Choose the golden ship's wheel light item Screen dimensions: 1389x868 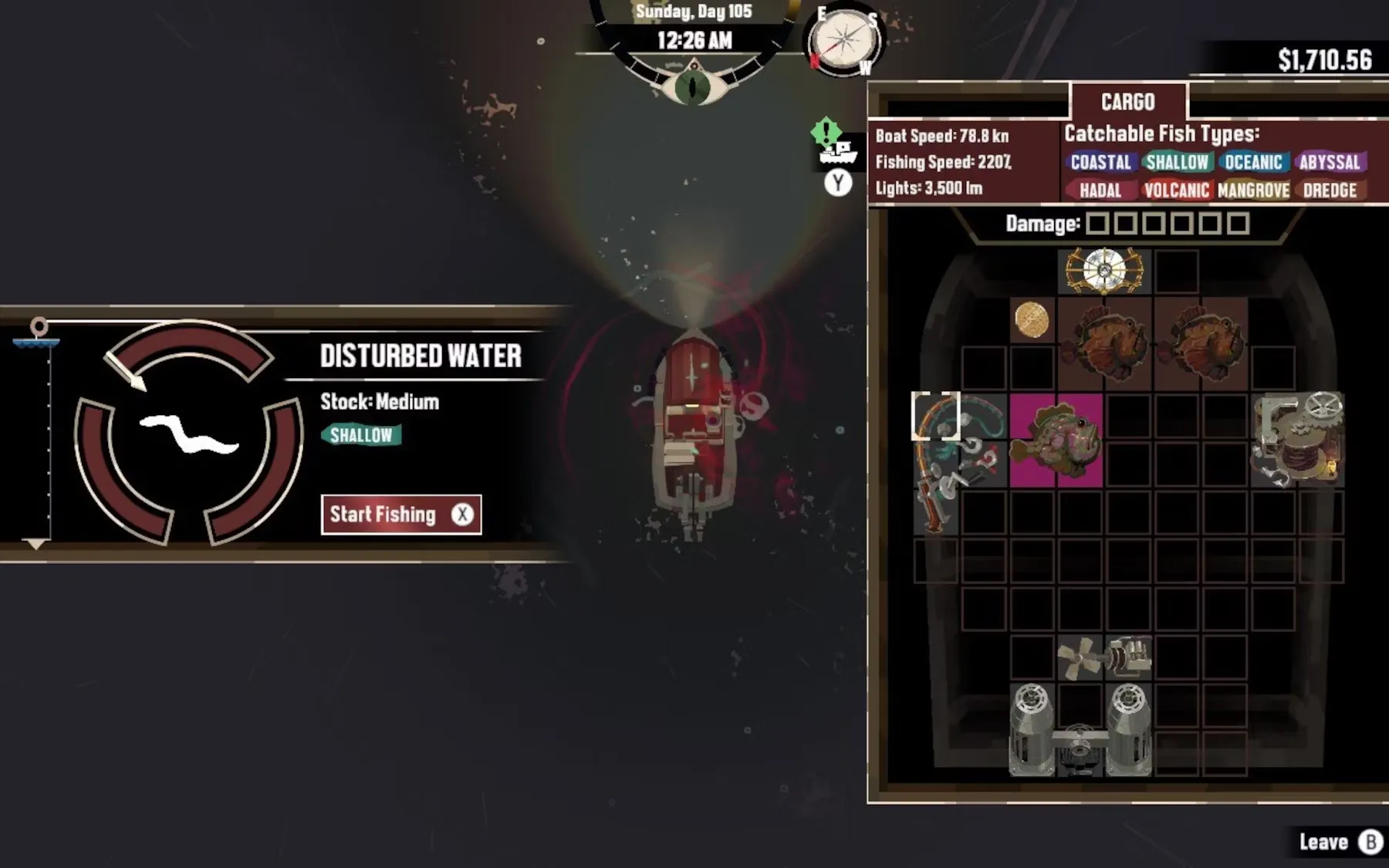coord(1104,271)
